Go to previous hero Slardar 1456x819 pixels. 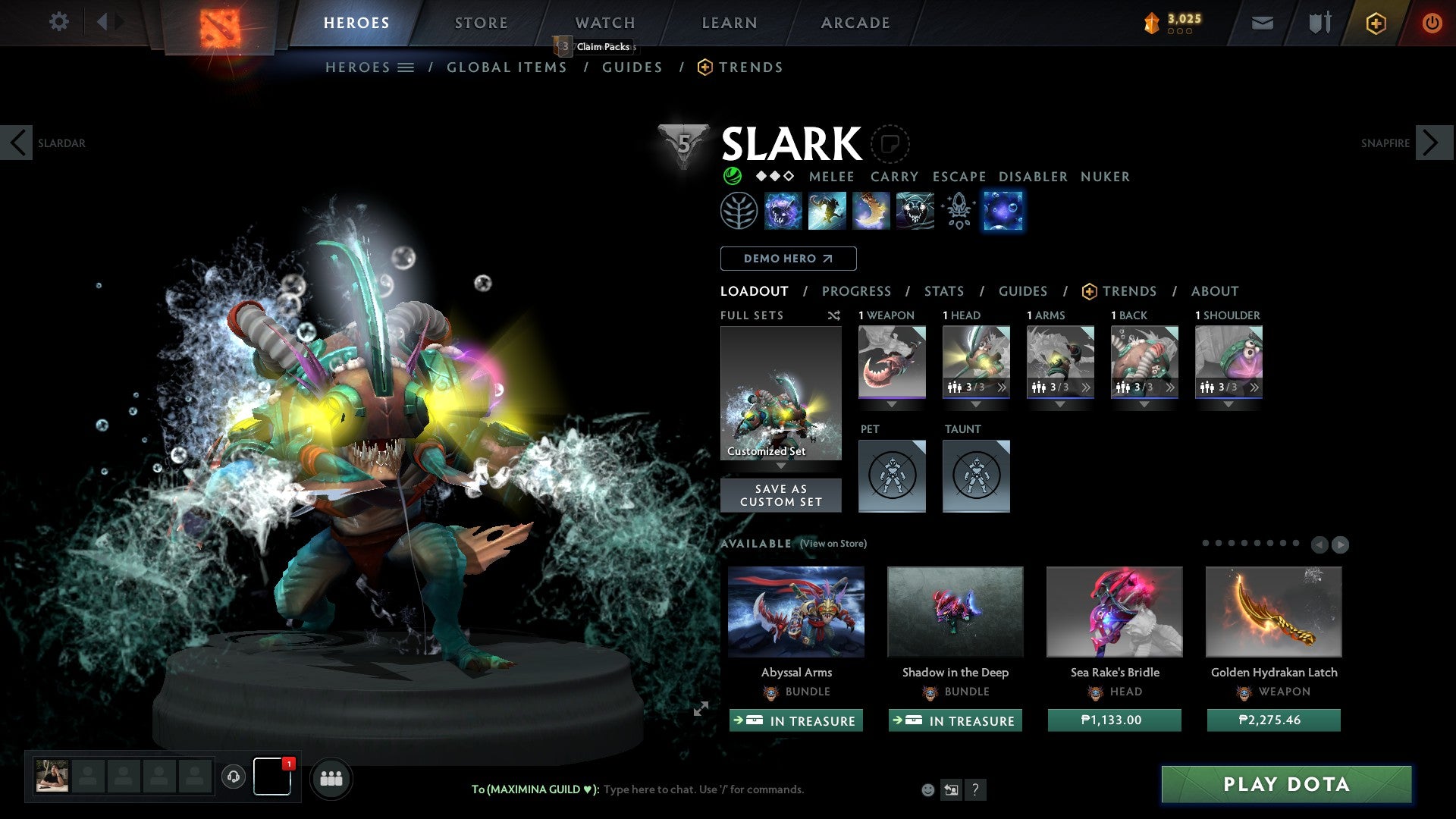coord(17,143)
